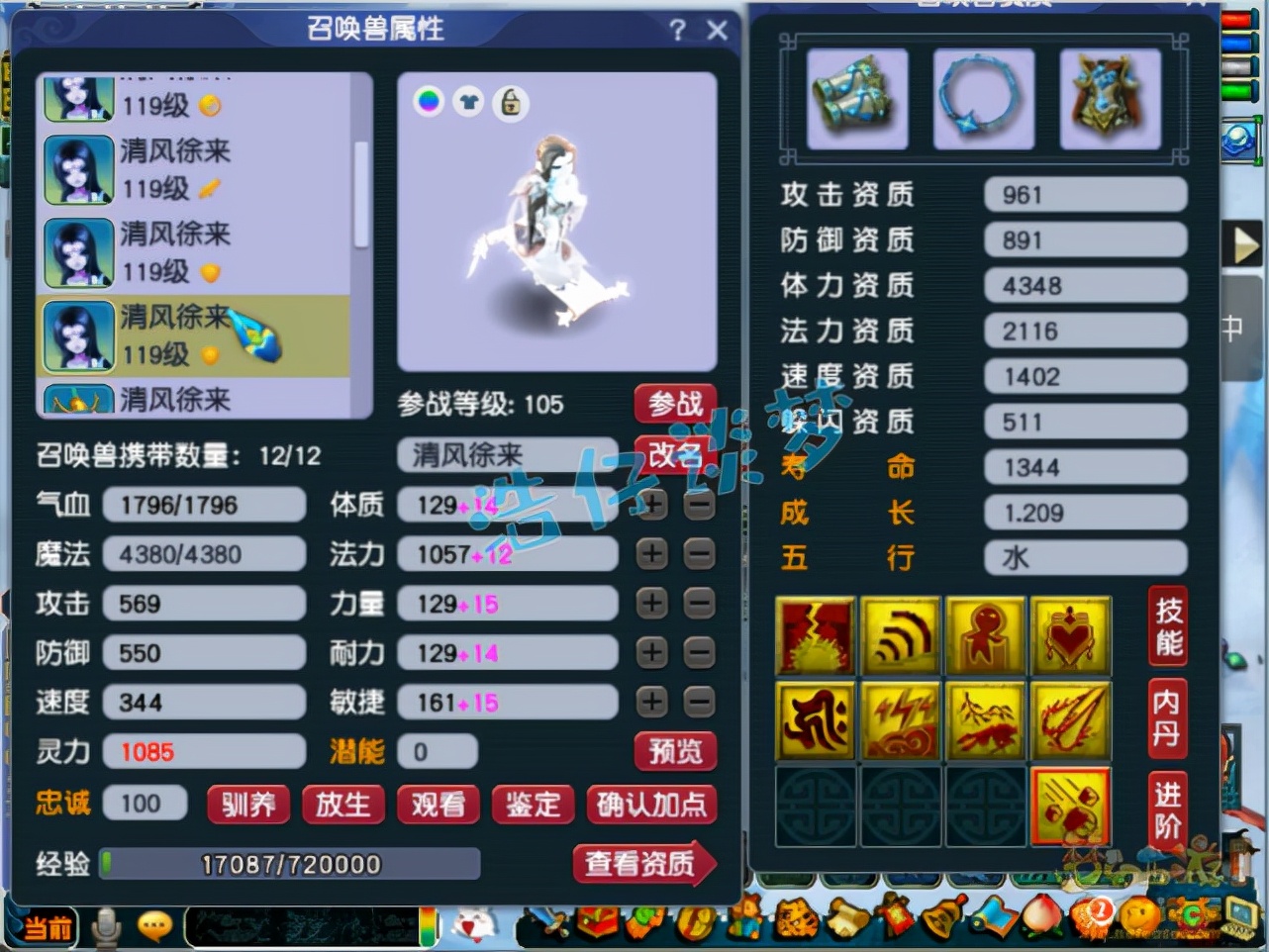Screen dimensions: 1269x952
Task: Click the clothing icon above the pet model
Action: pos(469,102)
